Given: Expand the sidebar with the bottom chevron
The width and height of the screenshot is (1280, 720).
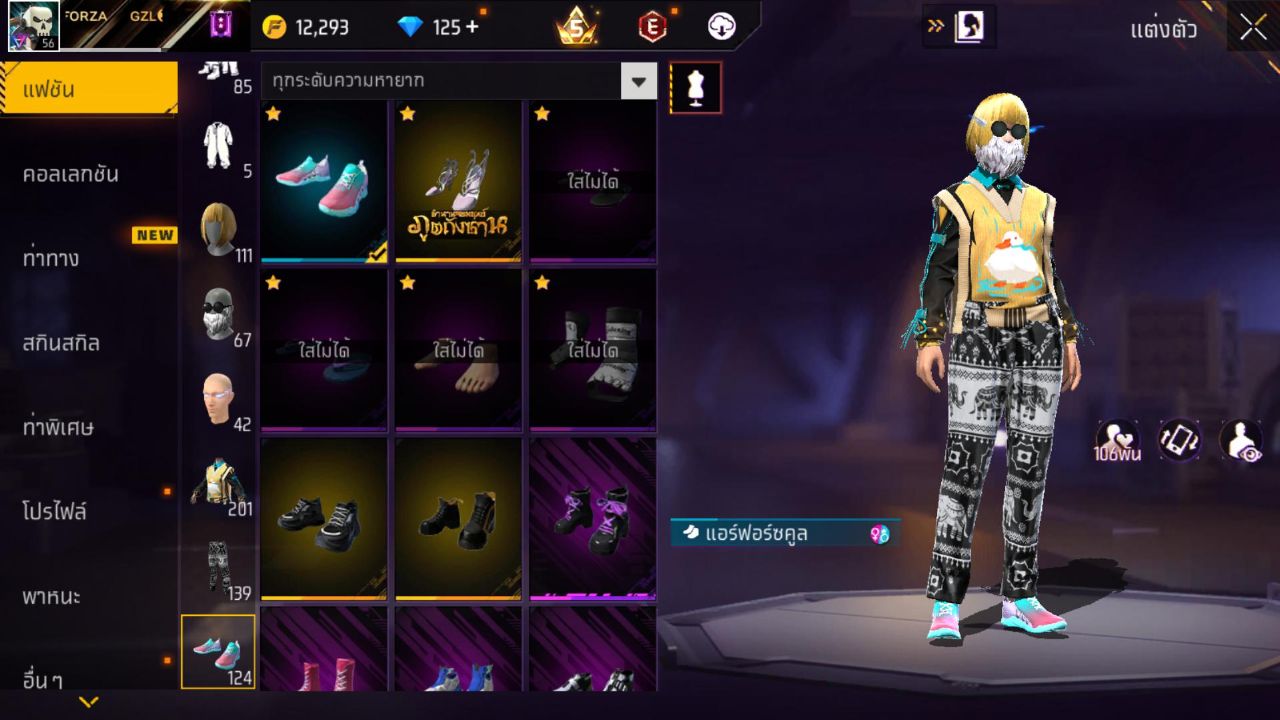Looking at the screenshot, I should pos(89,700).
